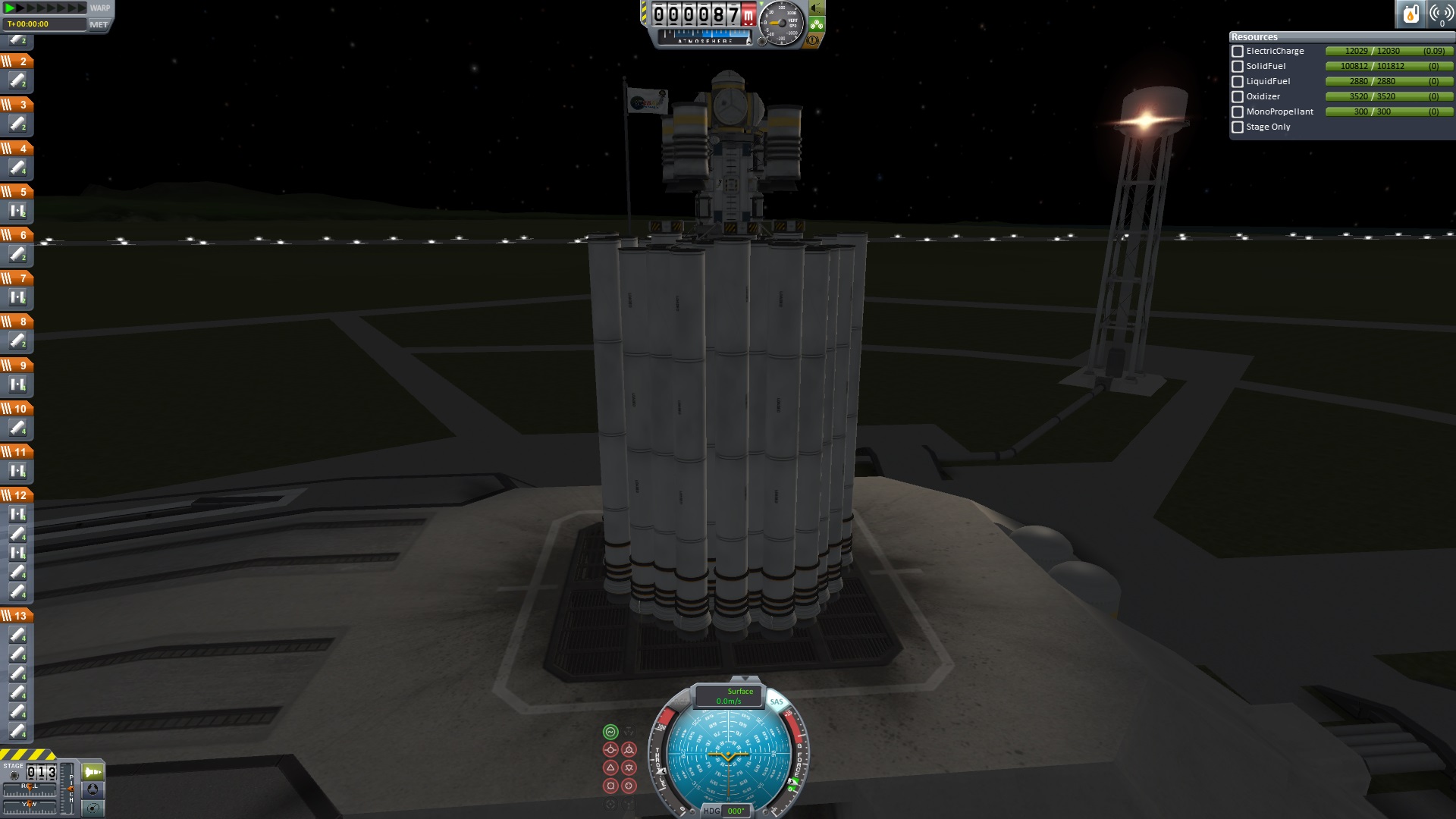Toggle the Oxidizer resource checkbox
This screenshot has width=1456, height=819.
click(1238, 97)
